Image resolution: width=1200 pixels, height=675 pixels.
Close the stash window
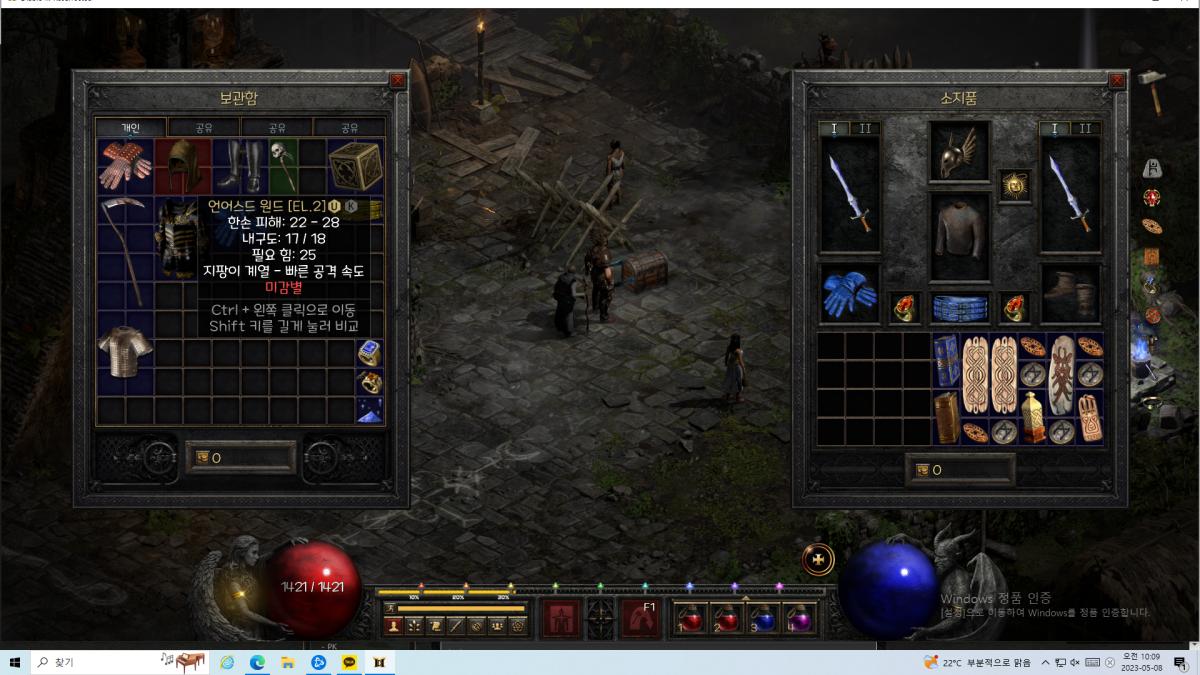[398, 80]
